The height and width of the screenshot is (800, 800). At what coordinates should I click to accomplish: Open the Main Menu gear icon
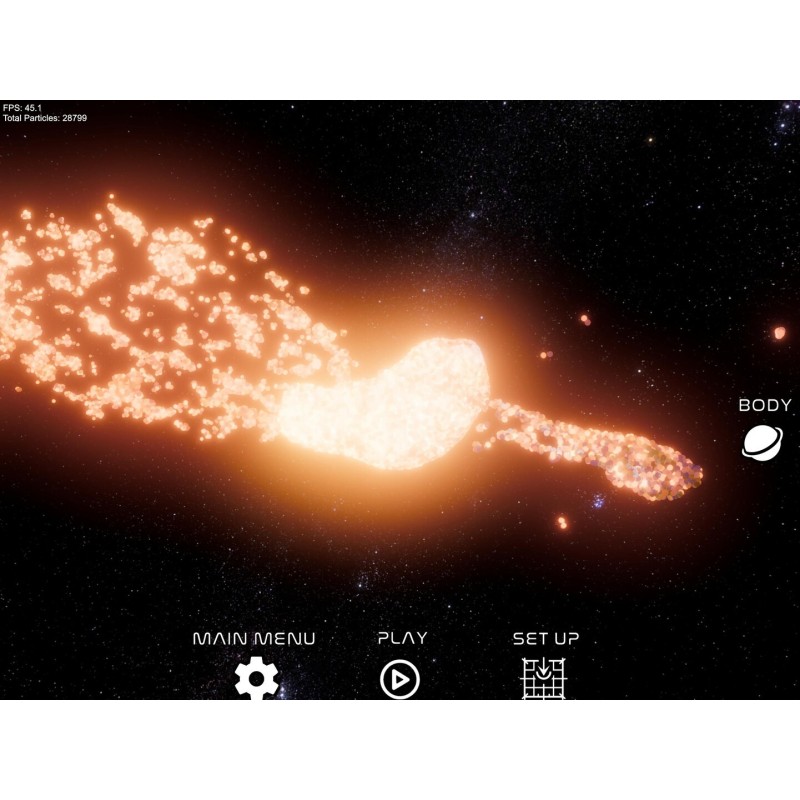(256, 679)
